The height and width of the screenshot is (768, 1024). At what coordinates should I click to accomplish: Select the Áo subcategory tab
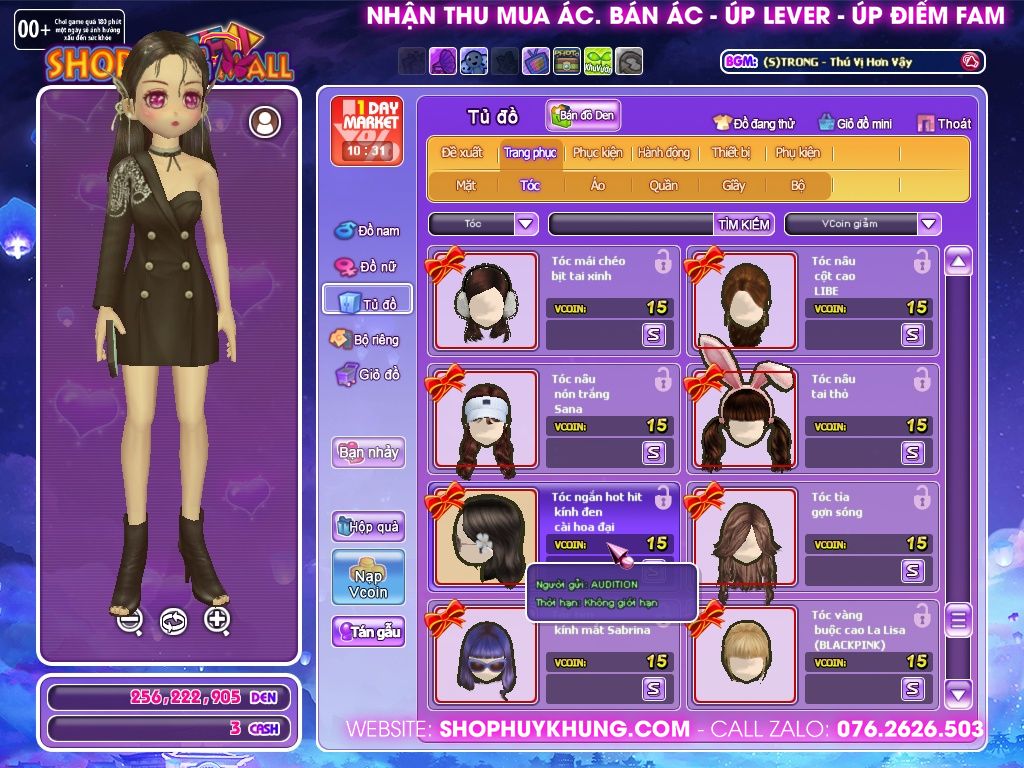[x=598, y=185]
